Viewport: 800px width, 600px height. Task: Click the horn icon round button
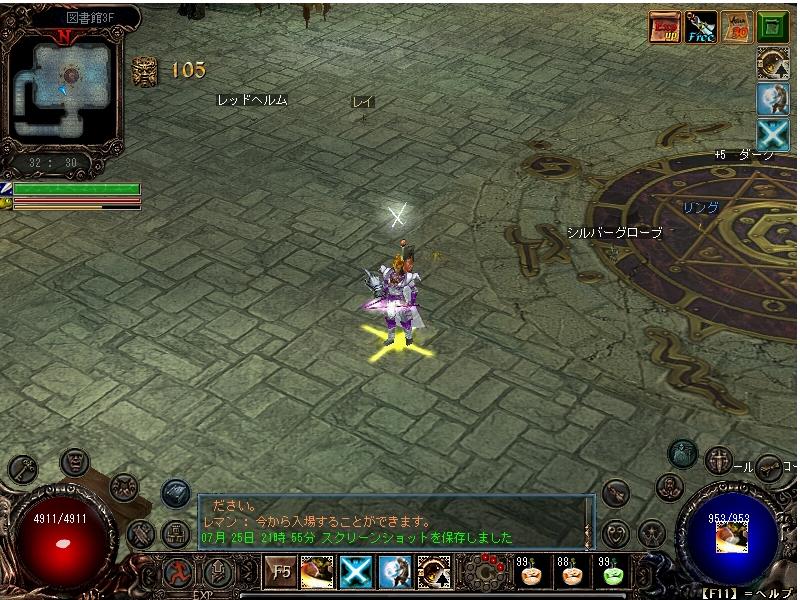click(769, 467)
